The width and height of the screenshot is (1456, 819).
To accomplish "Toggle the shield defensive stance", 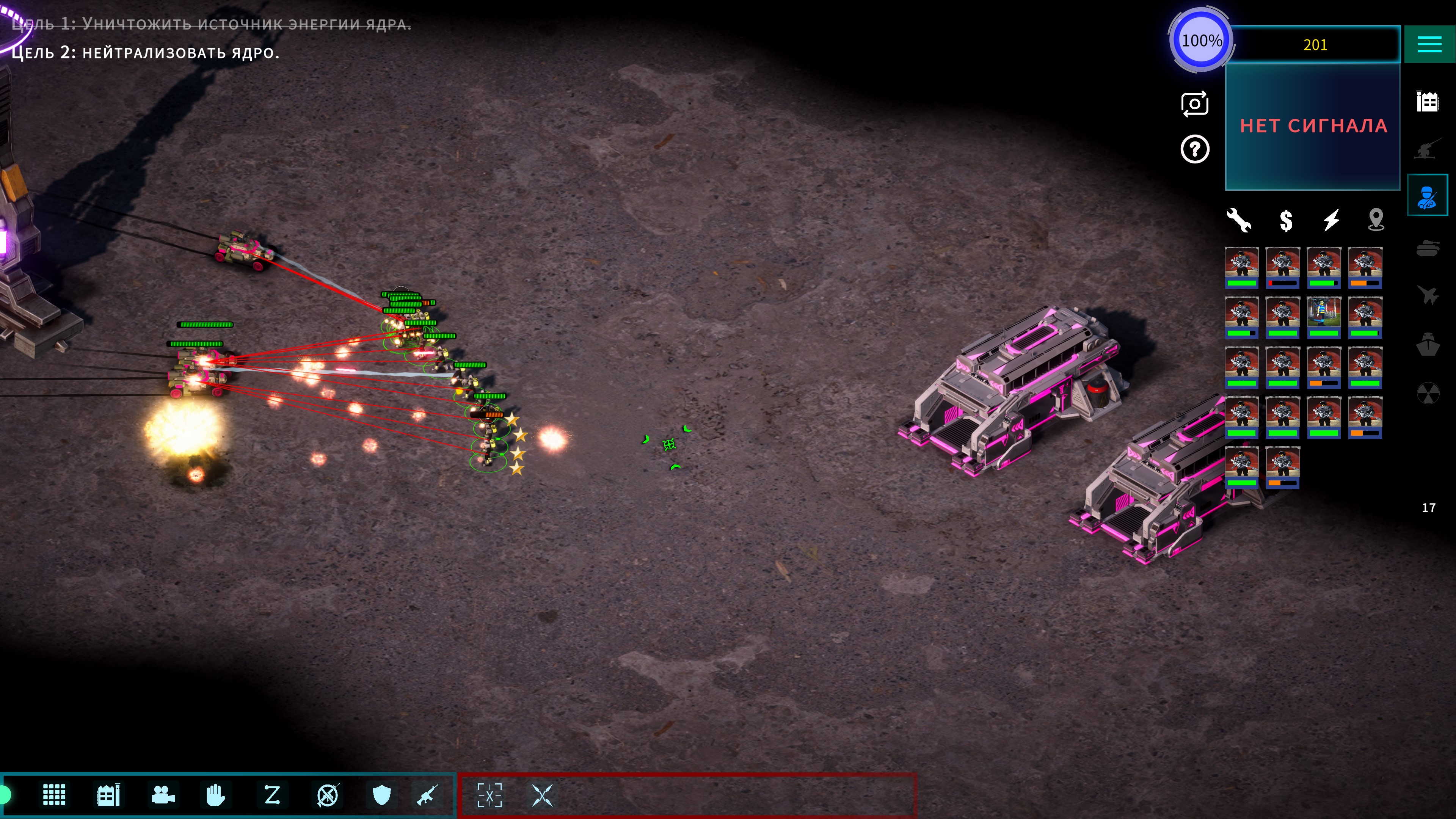I will coord(382,795).
